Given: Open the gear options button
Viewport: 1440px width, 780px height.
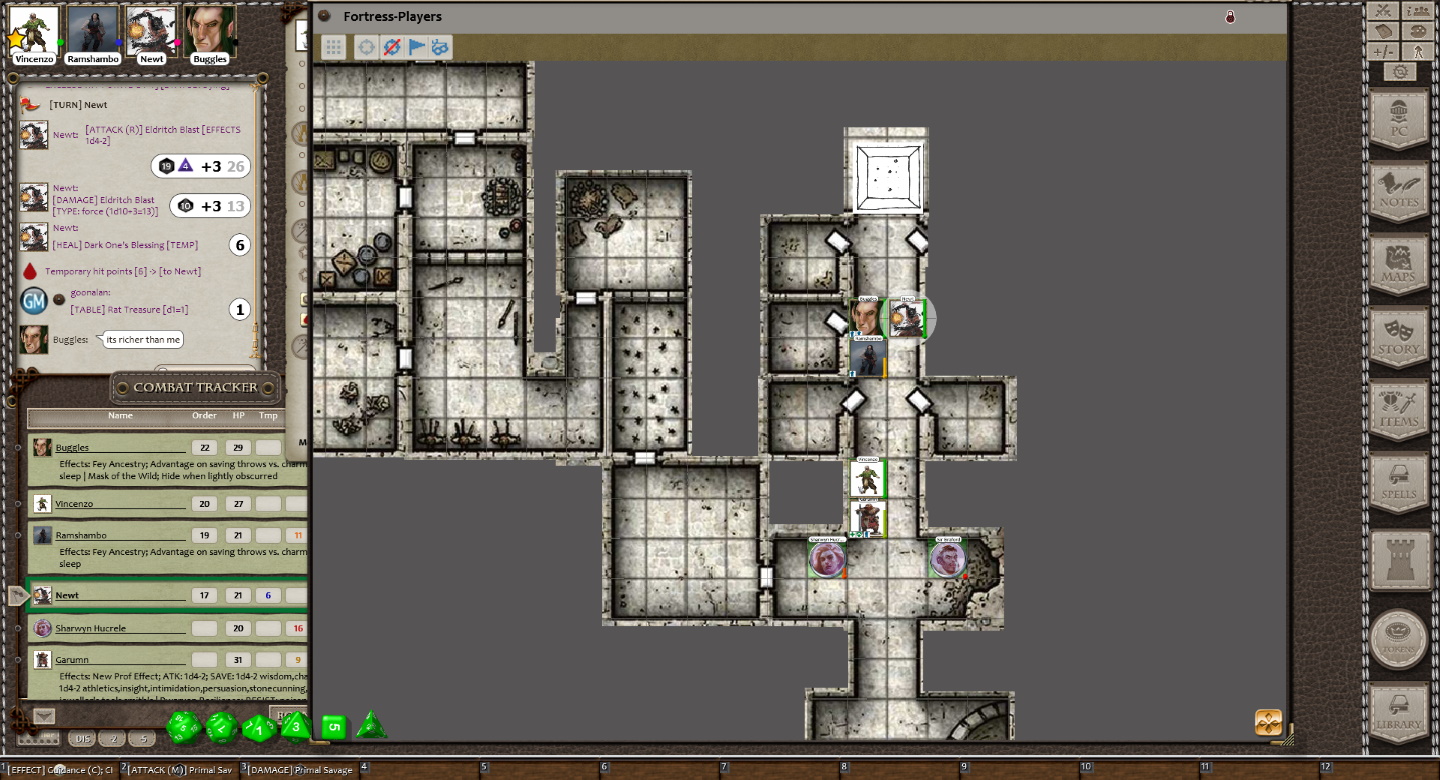Looking at the screenshot, I should point(1400,72).
